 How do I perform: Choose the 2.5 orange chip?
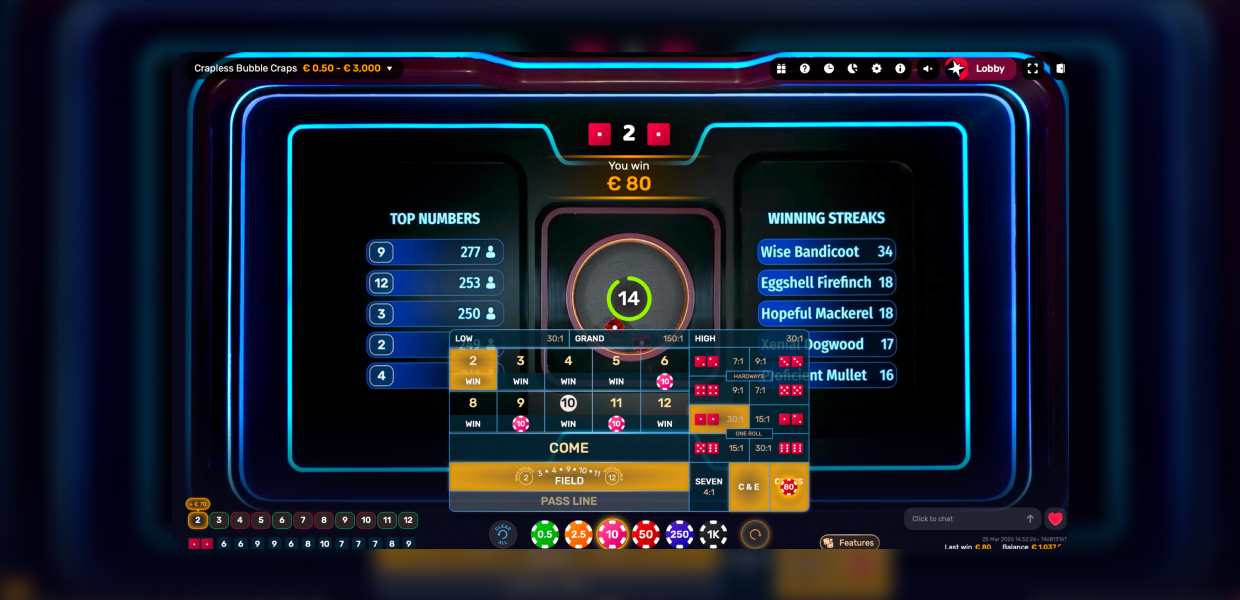pos(579,535)
